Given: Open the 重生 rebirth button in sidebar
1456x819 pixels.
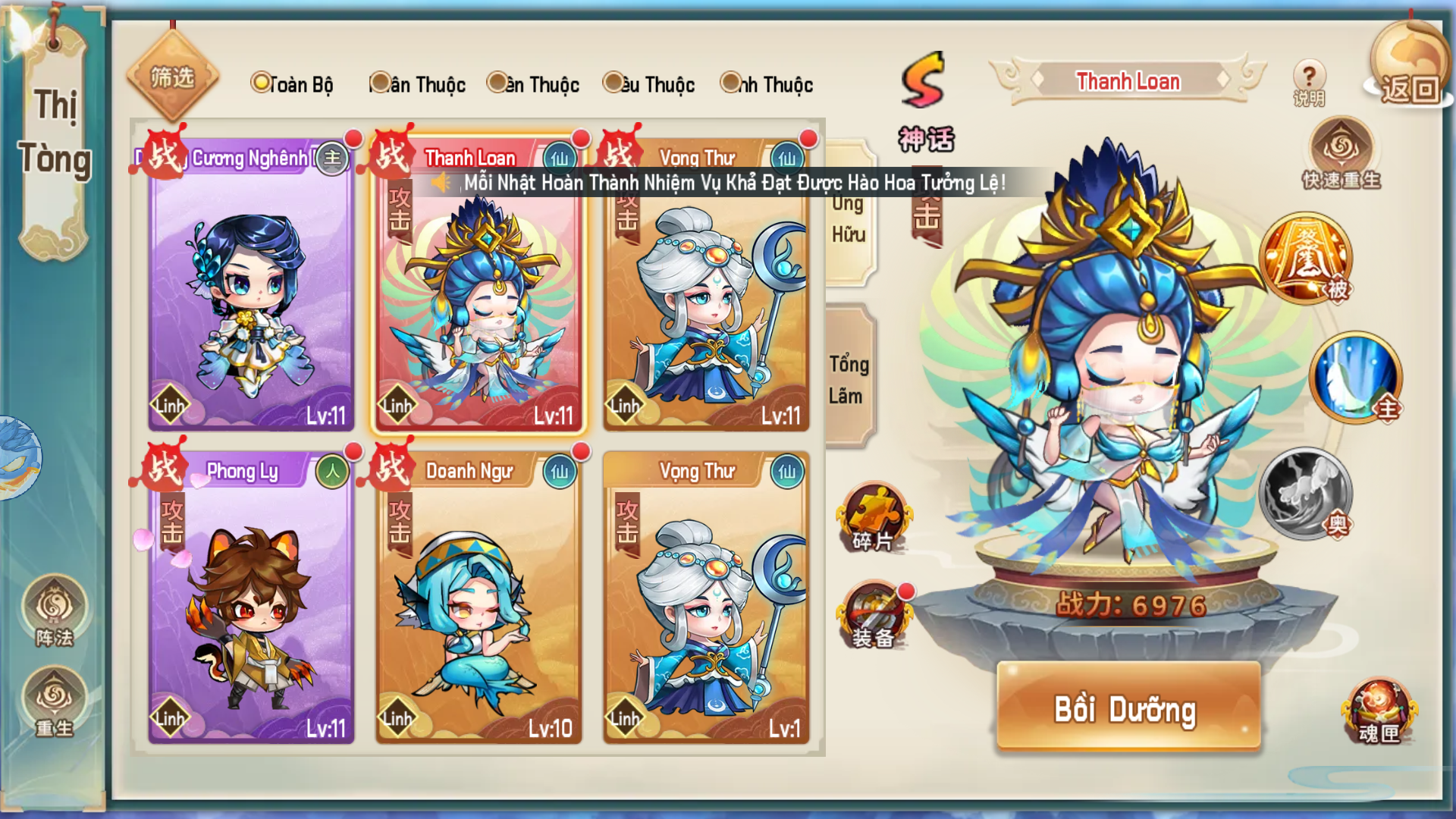Looking at the screenshot, I should point(55,701).
